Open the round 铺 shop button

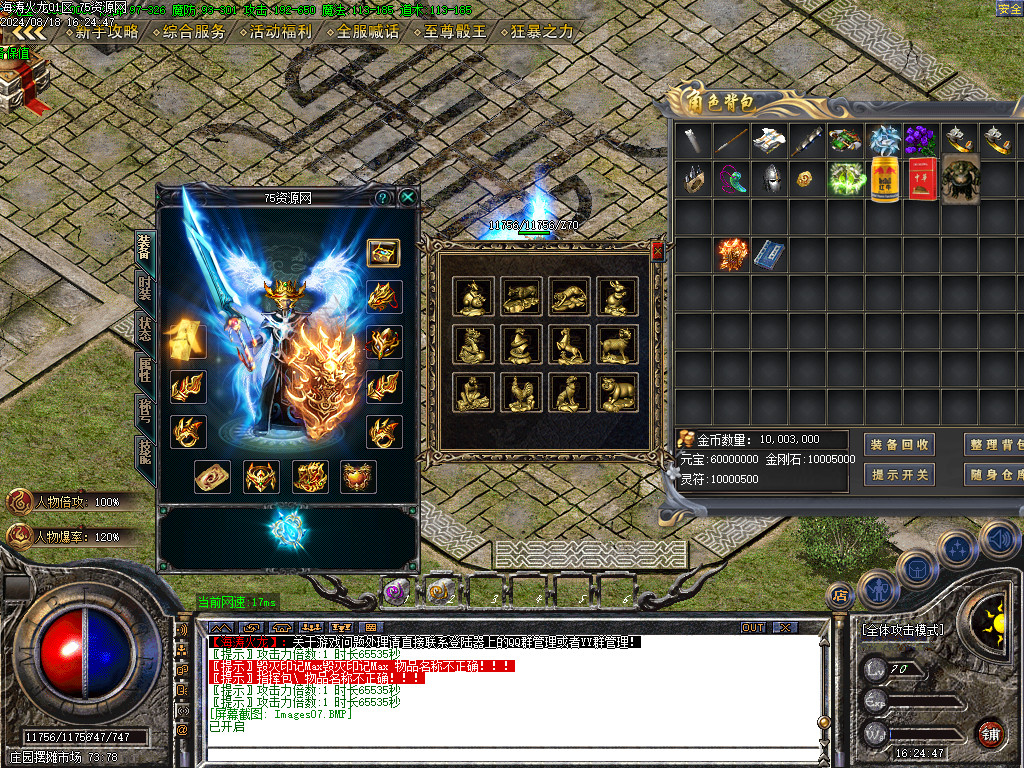pyautogui.click(x=990, y=733)
